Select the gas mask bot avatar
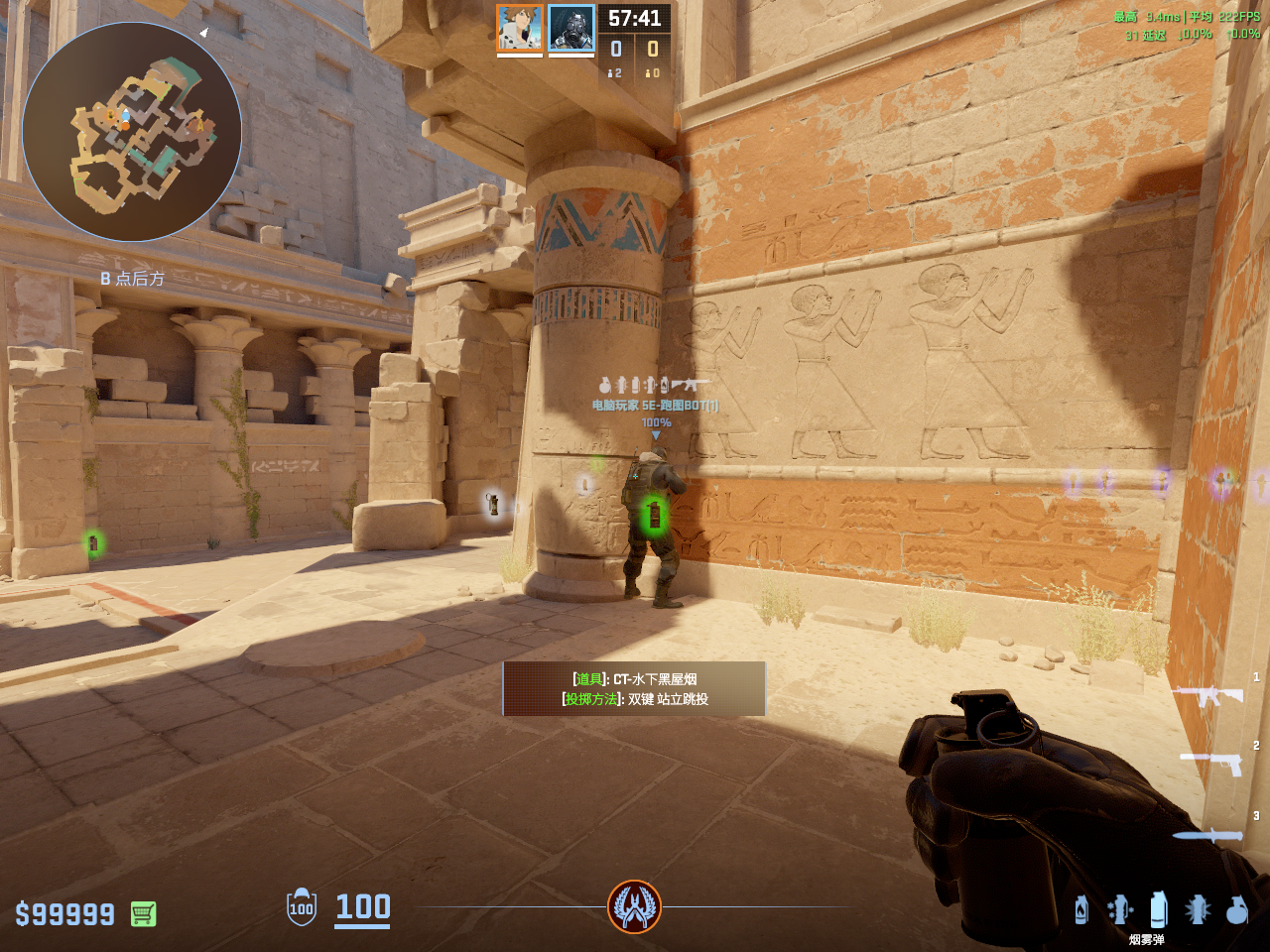1270x952 pixels. click(x=571, y=28)
